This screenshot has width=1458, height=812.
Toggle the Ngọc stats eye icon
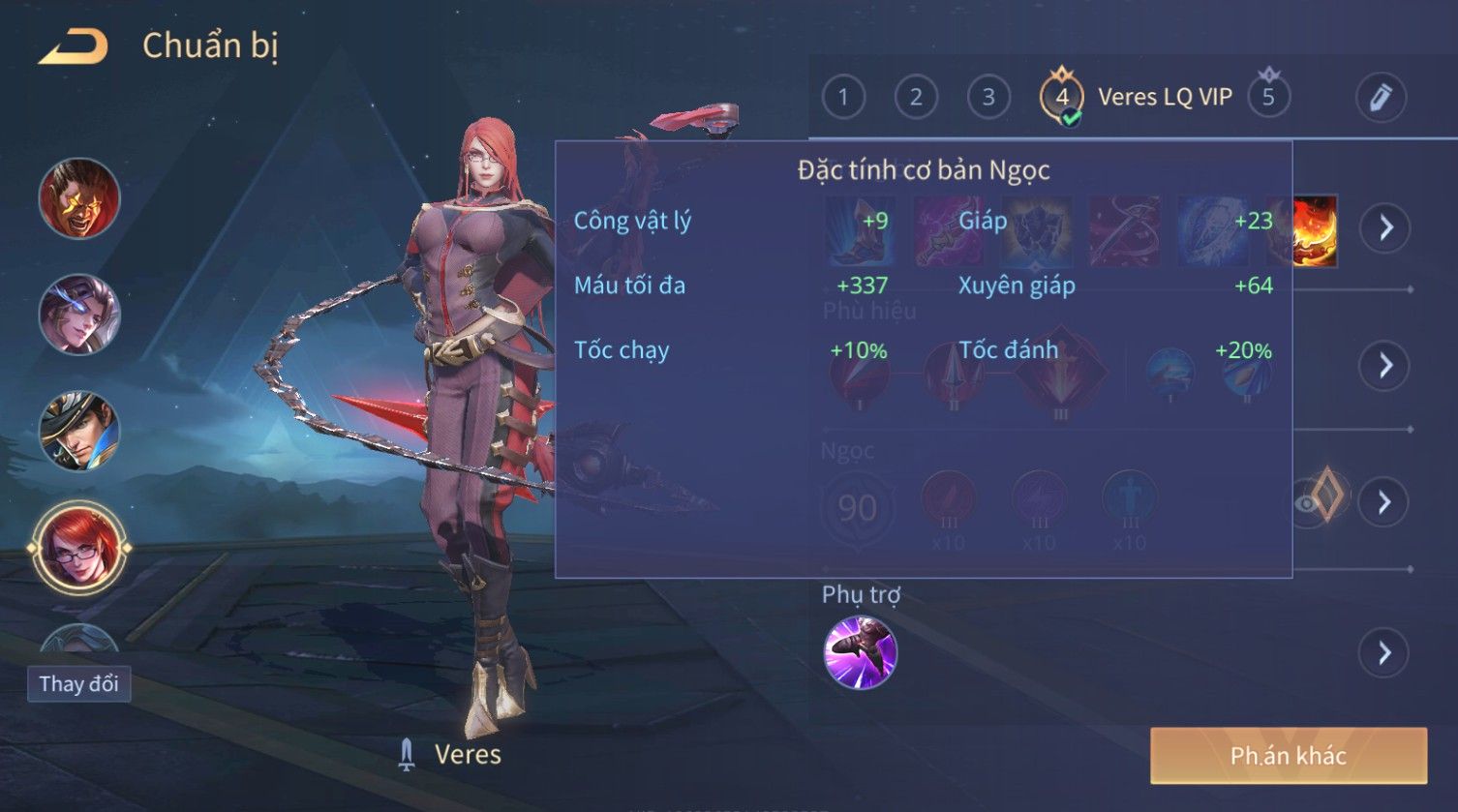point(1309,502)
